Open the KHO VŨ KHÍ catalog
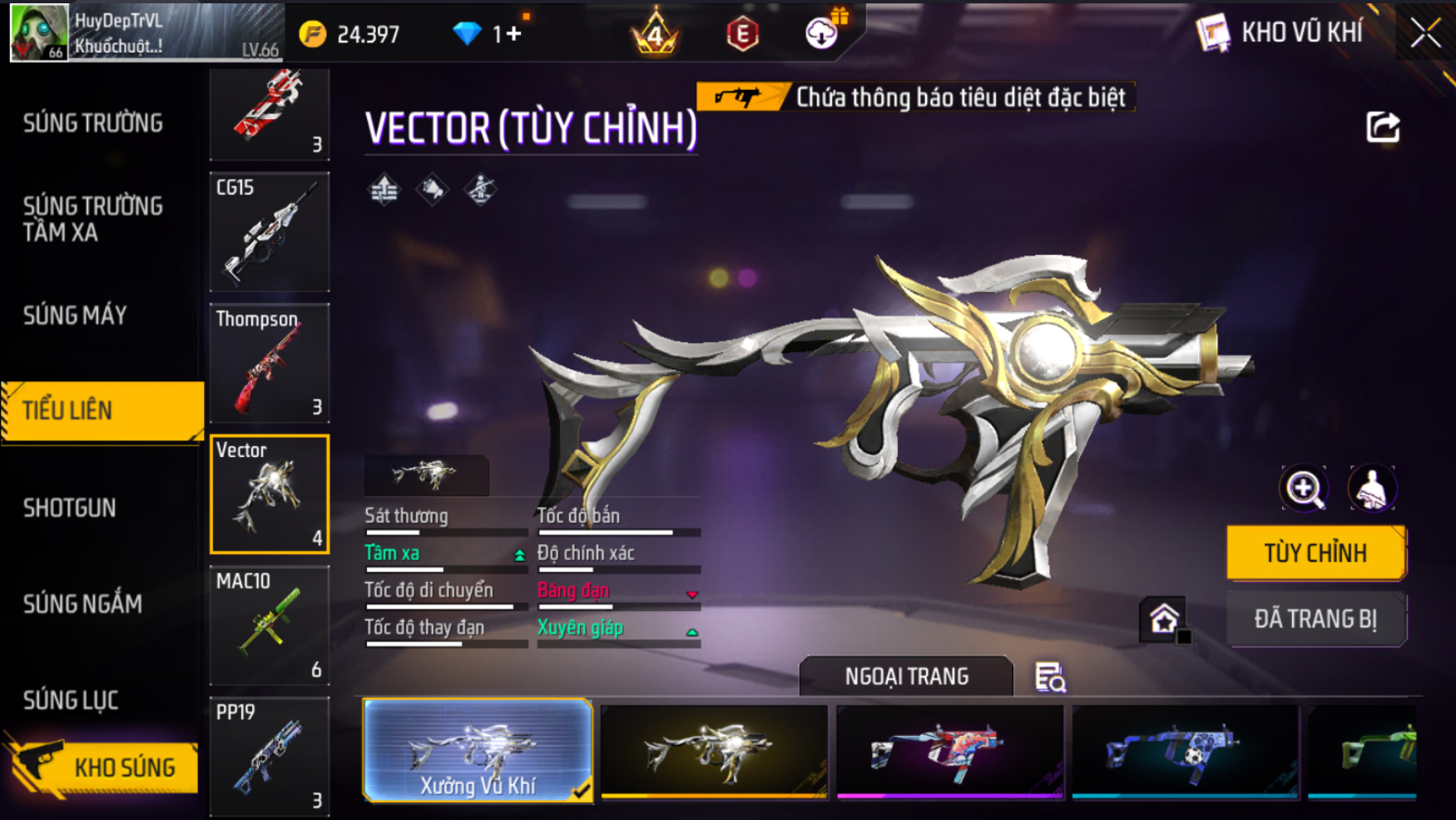The width and height of the screenshot is (1456, 820). click(1281, 33)
